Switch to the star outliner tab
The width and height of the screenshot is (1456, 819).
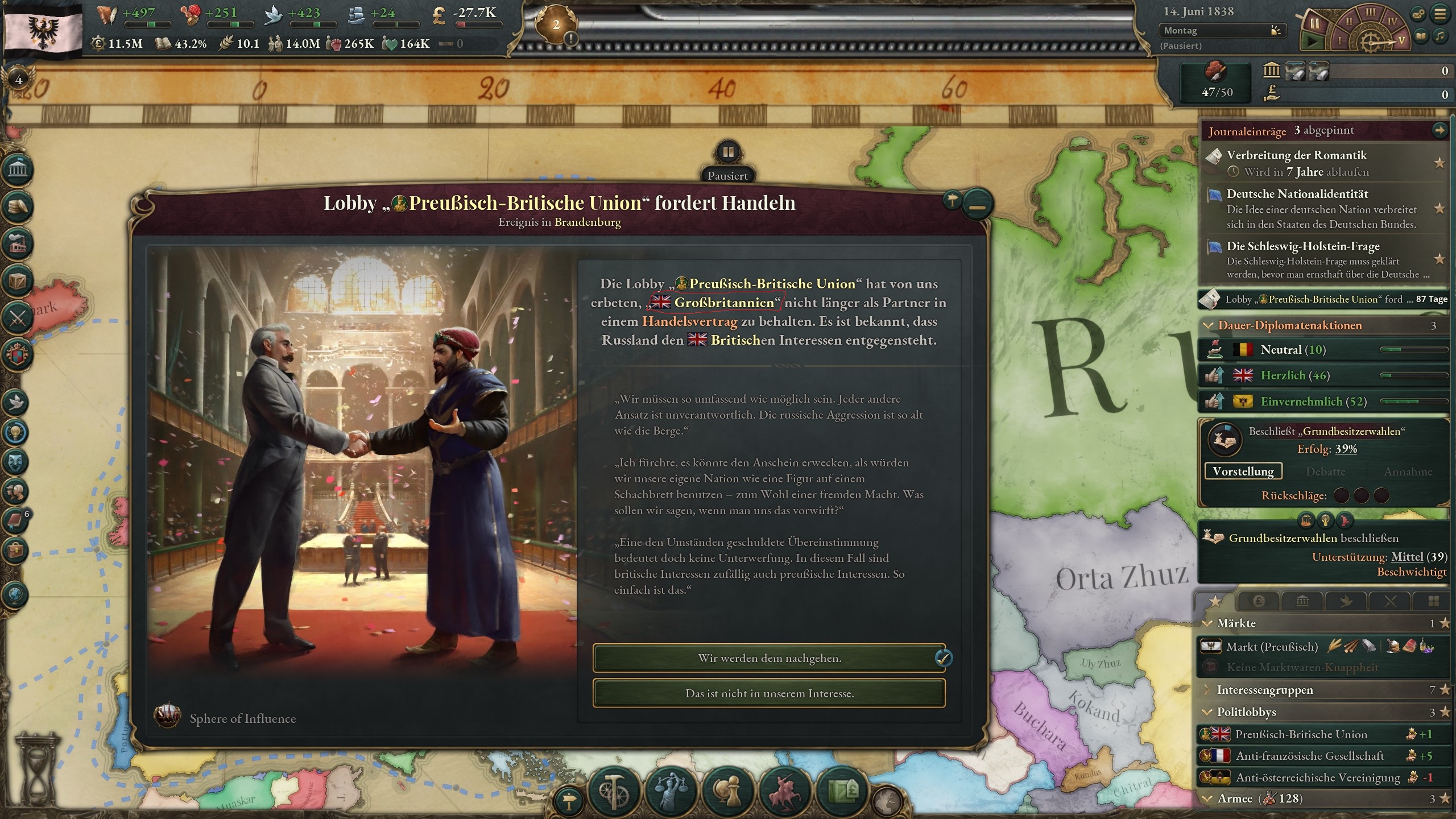tap(1215, 601)
